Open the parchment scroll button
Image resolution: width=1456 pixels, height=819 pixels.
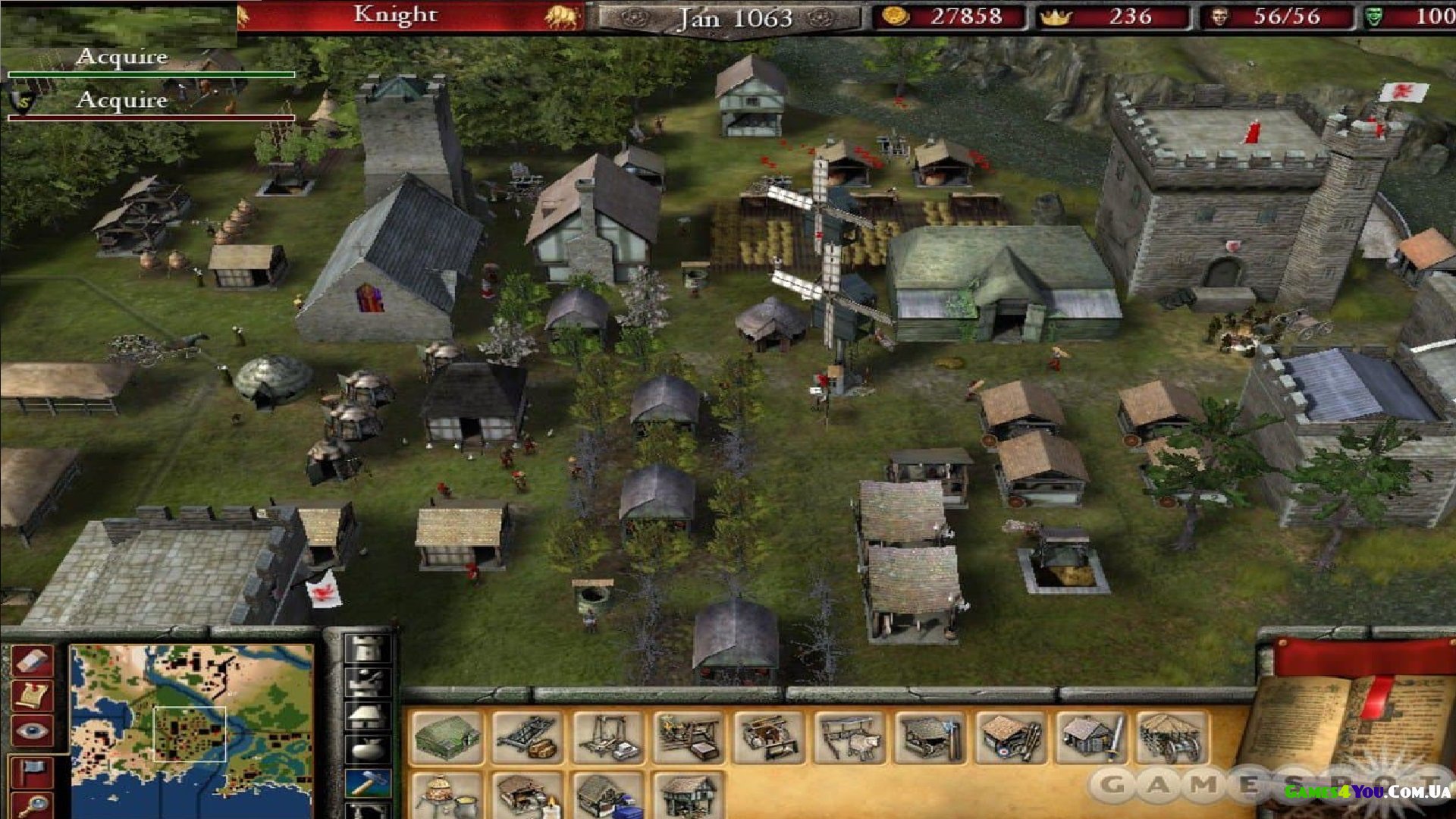33,695
